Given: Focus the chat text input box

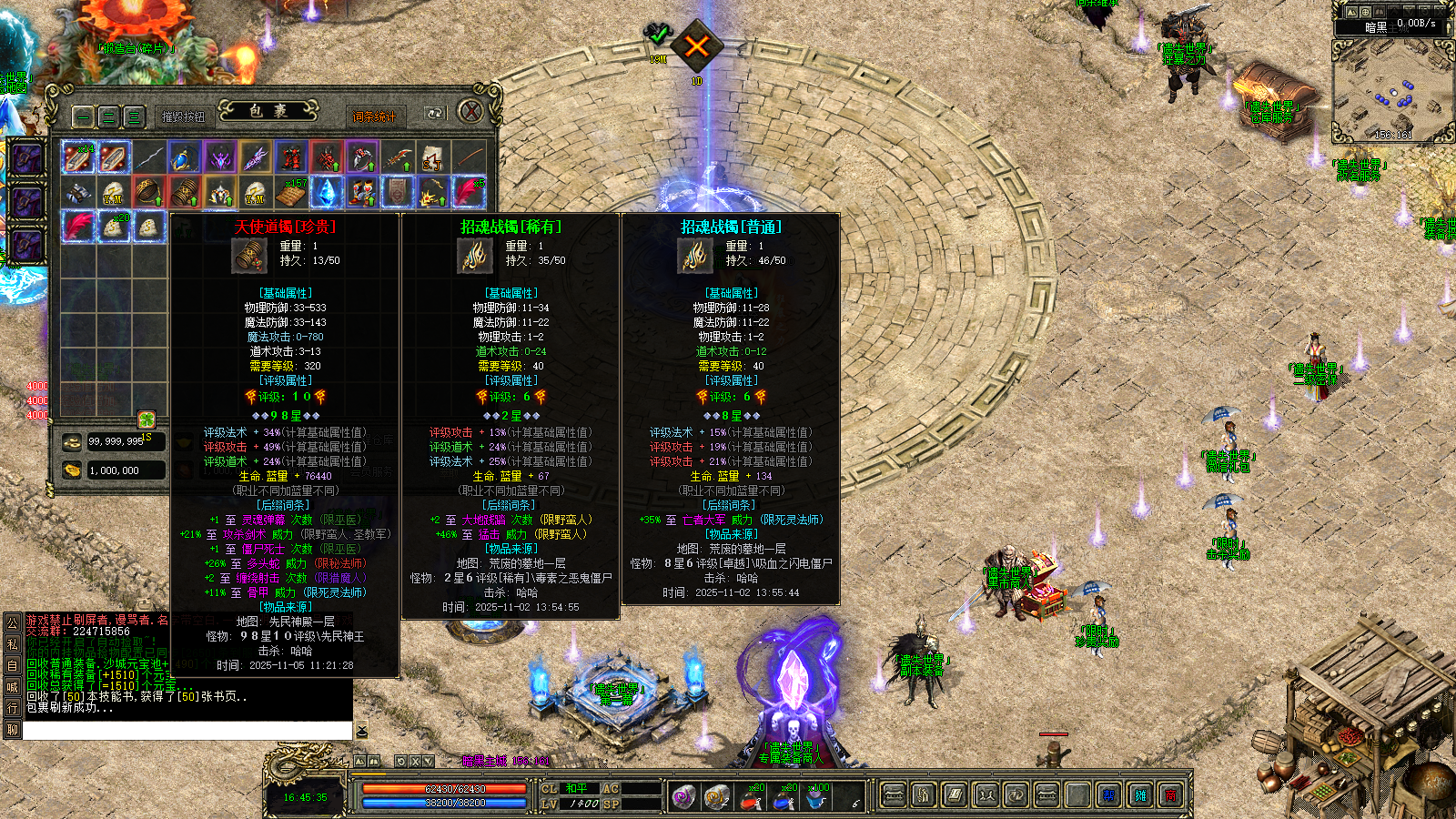Looking at the screenshot, I should [187, 731].
